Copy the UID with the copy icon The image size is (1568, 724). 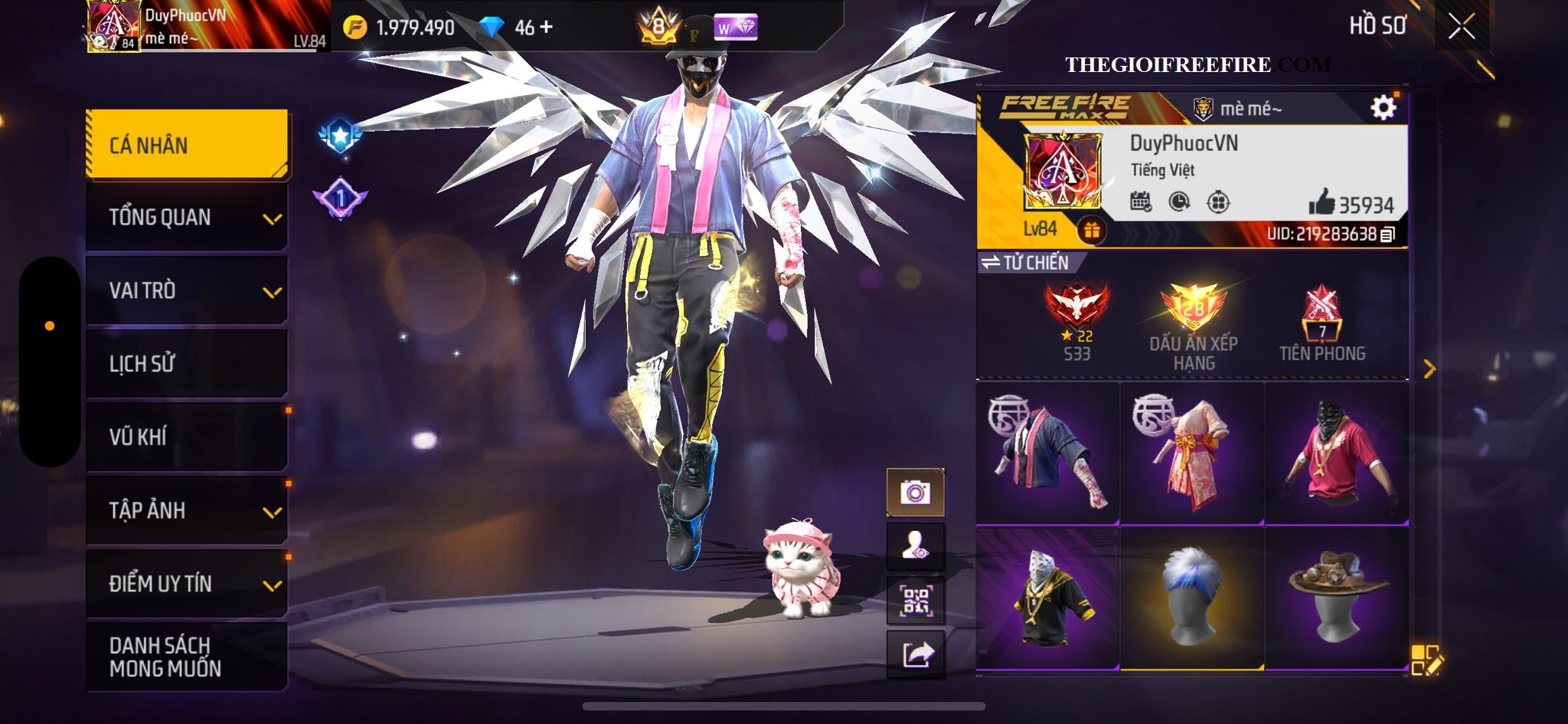[x=1387, y=234]
